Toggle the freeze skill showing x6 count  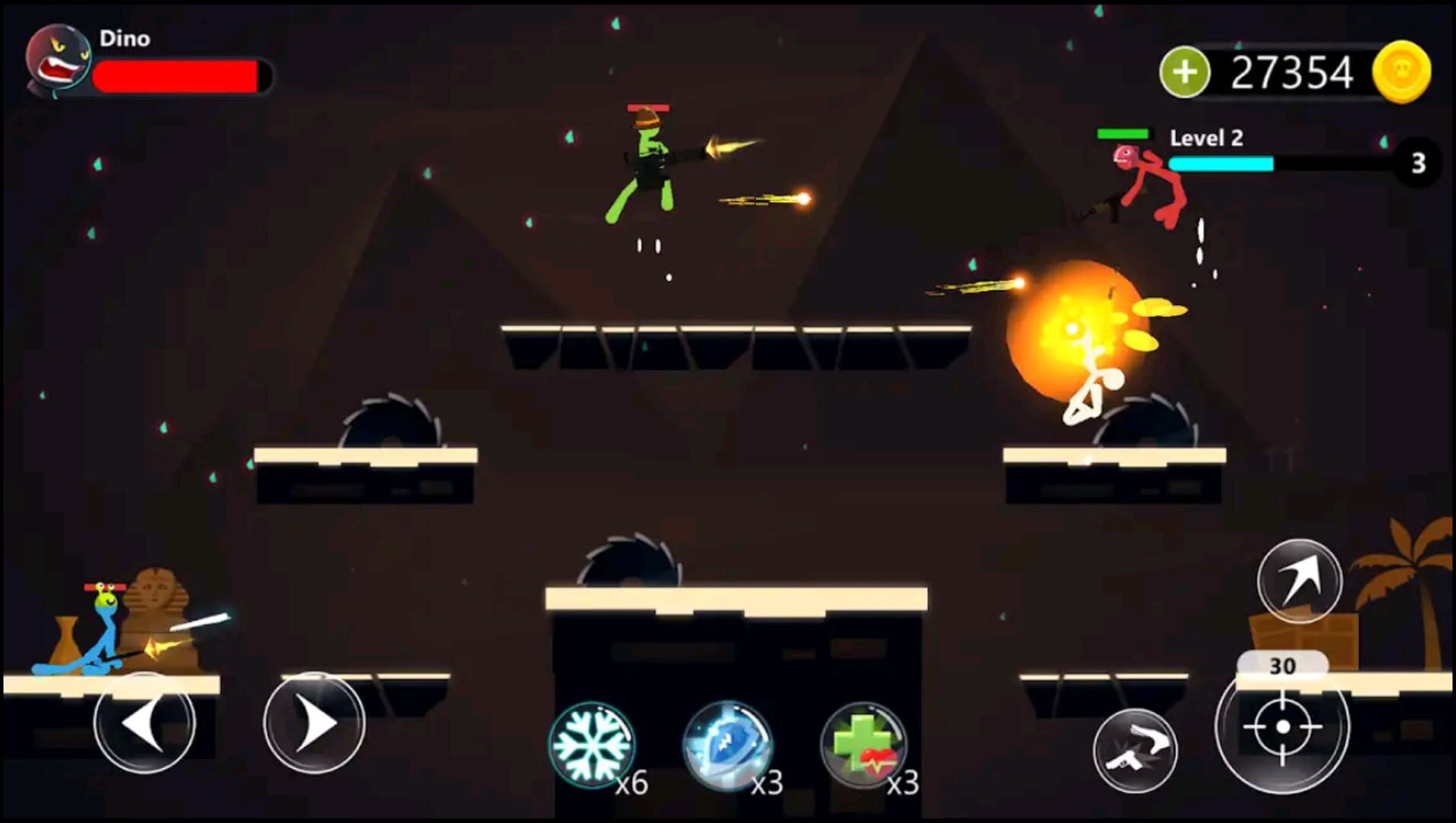pos(592,744)
